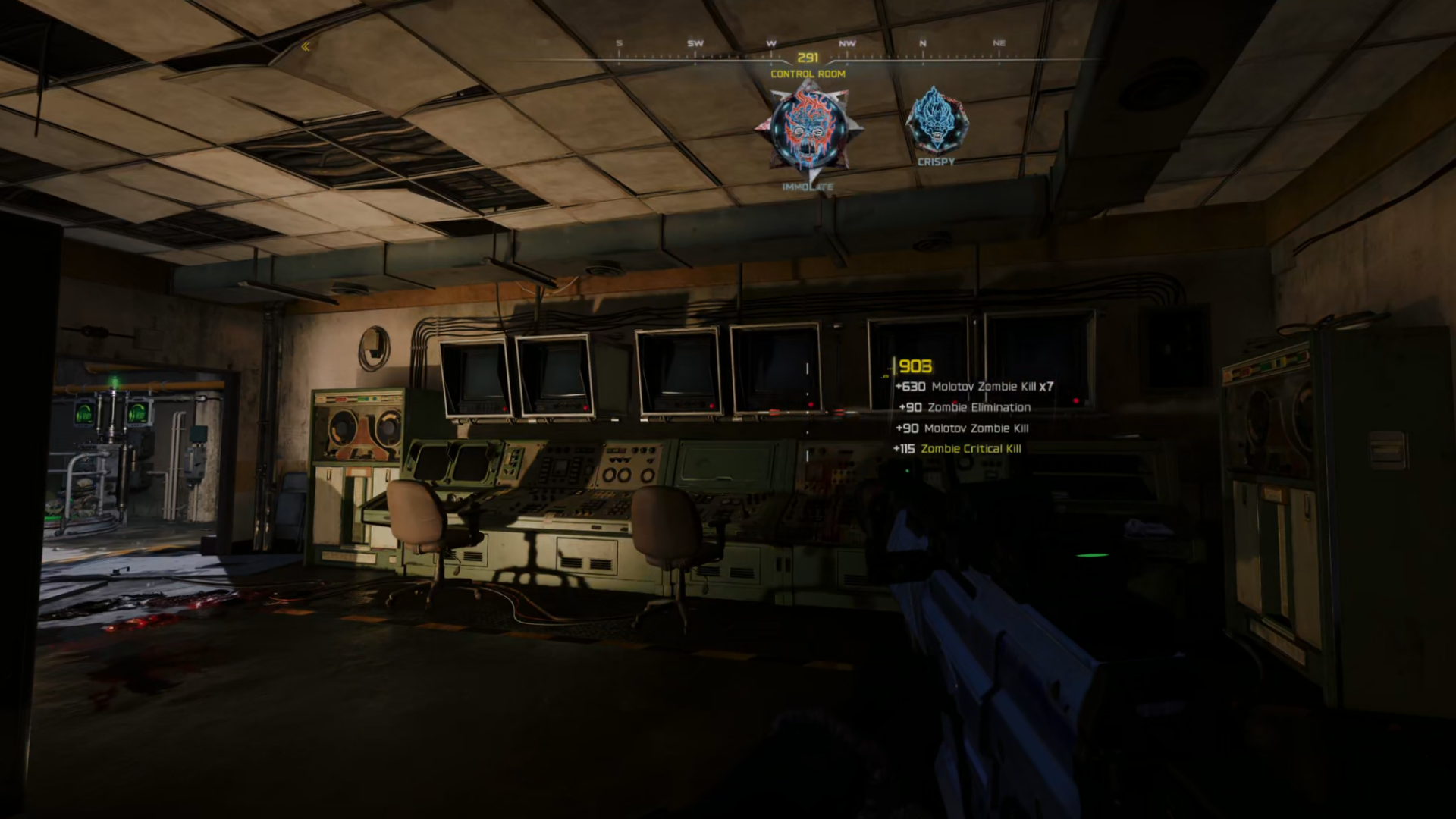Viewport: 1456px width, 819px height.
Task: Expand the S marker end of the compass
Action: coord(618,43)
